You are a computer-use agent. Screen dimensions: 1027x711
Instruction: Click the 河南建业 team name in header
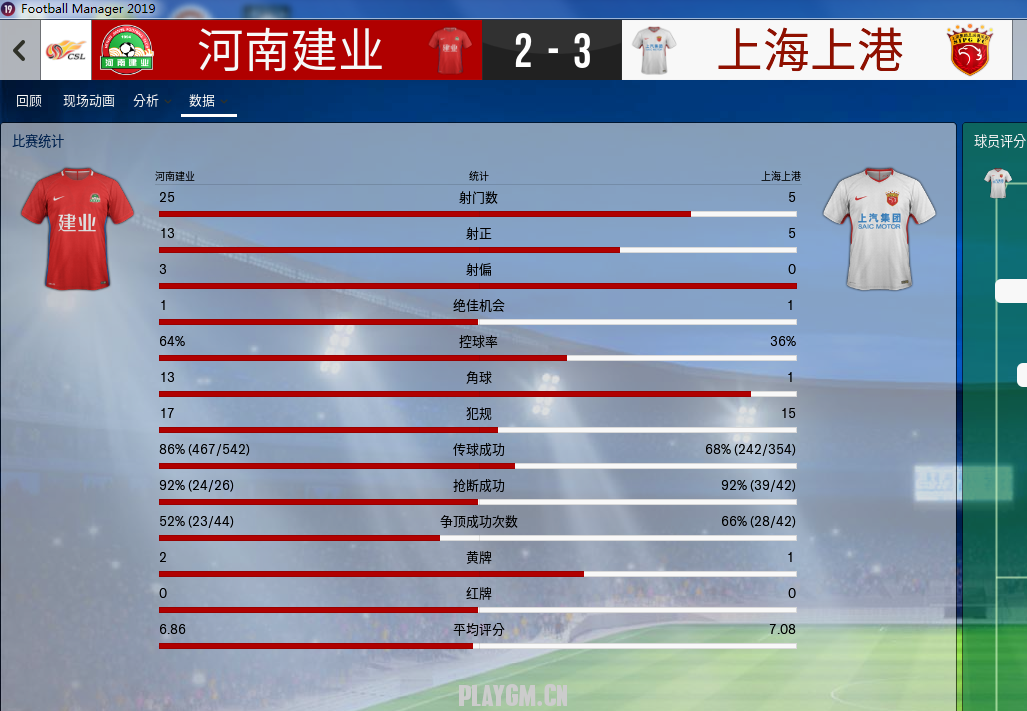290,51
